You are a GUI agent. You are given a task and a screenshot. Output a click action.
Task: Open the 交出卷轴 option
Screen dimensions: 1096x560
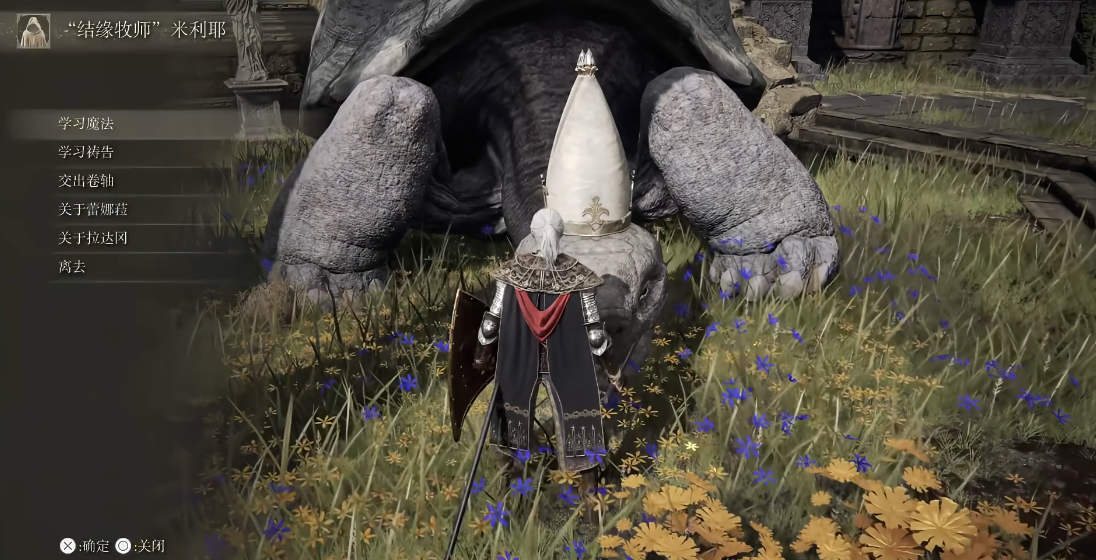[x=86, y=181]
